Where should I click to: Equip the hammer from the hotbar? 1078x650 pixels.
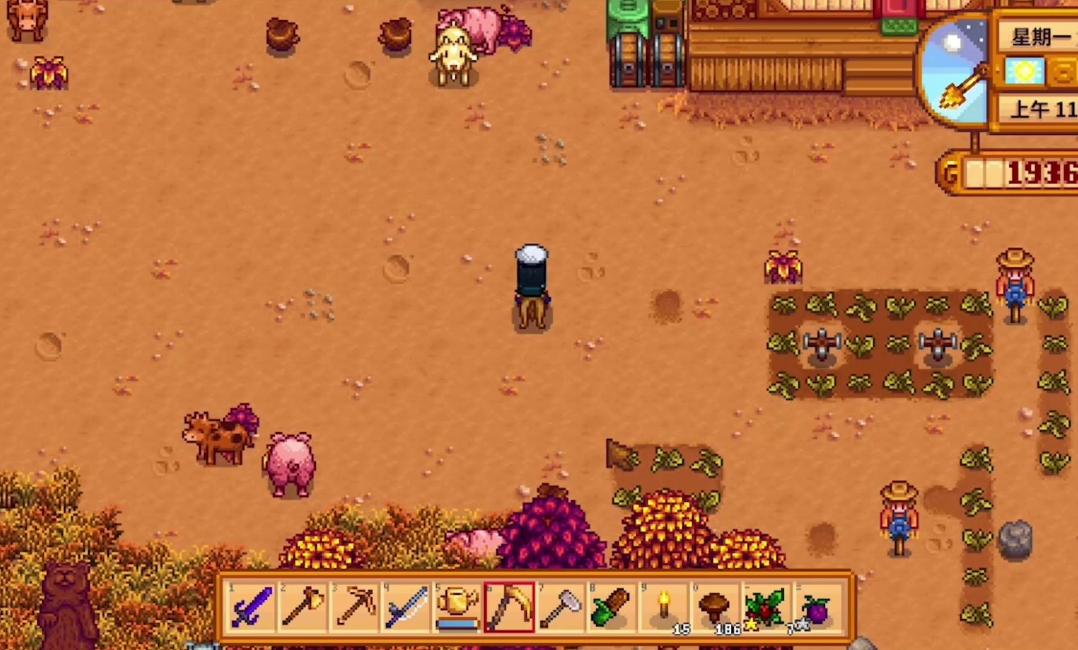coord(560,607)
